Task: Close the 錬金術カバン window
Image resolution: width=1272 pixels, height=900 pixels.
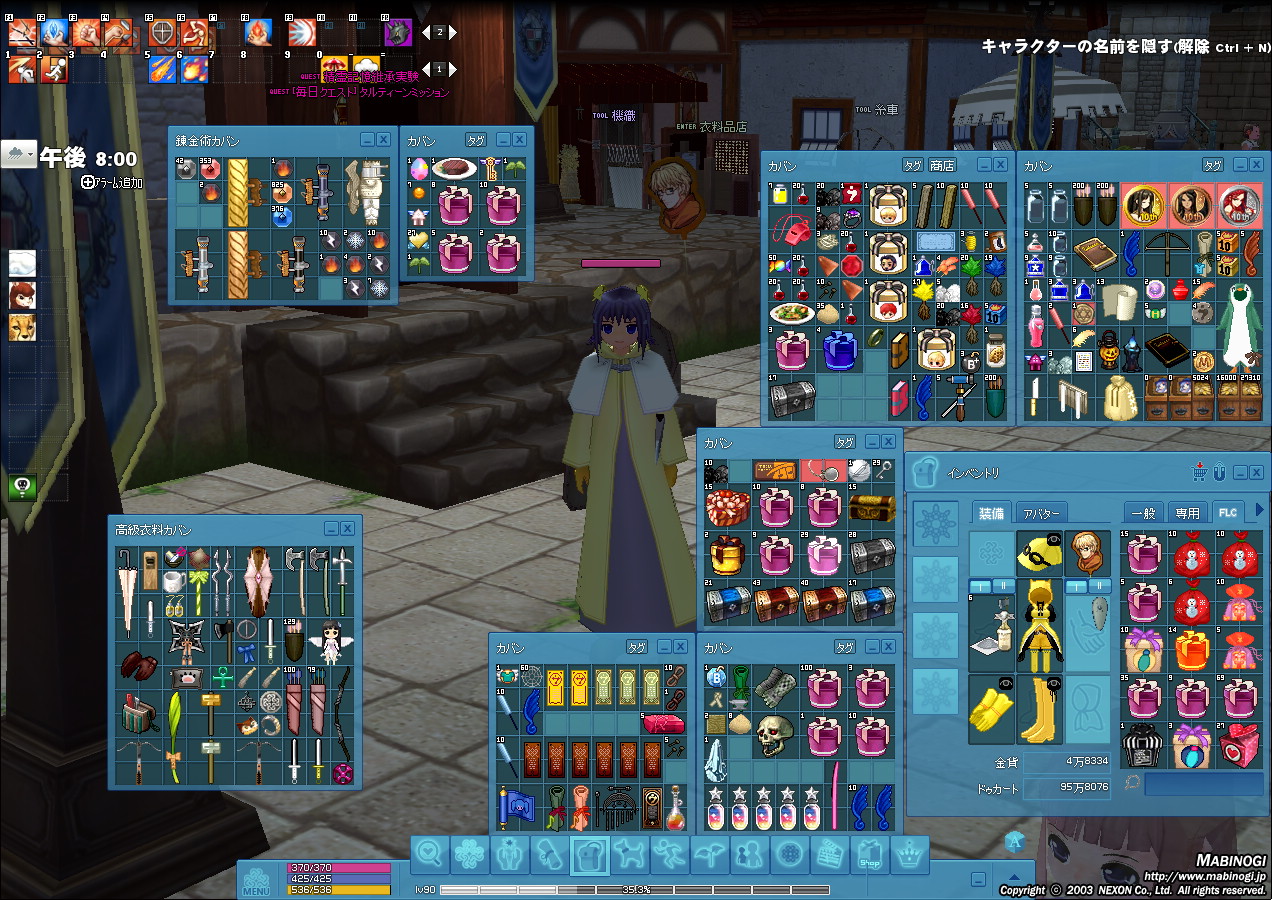Action: click(383, 140)
